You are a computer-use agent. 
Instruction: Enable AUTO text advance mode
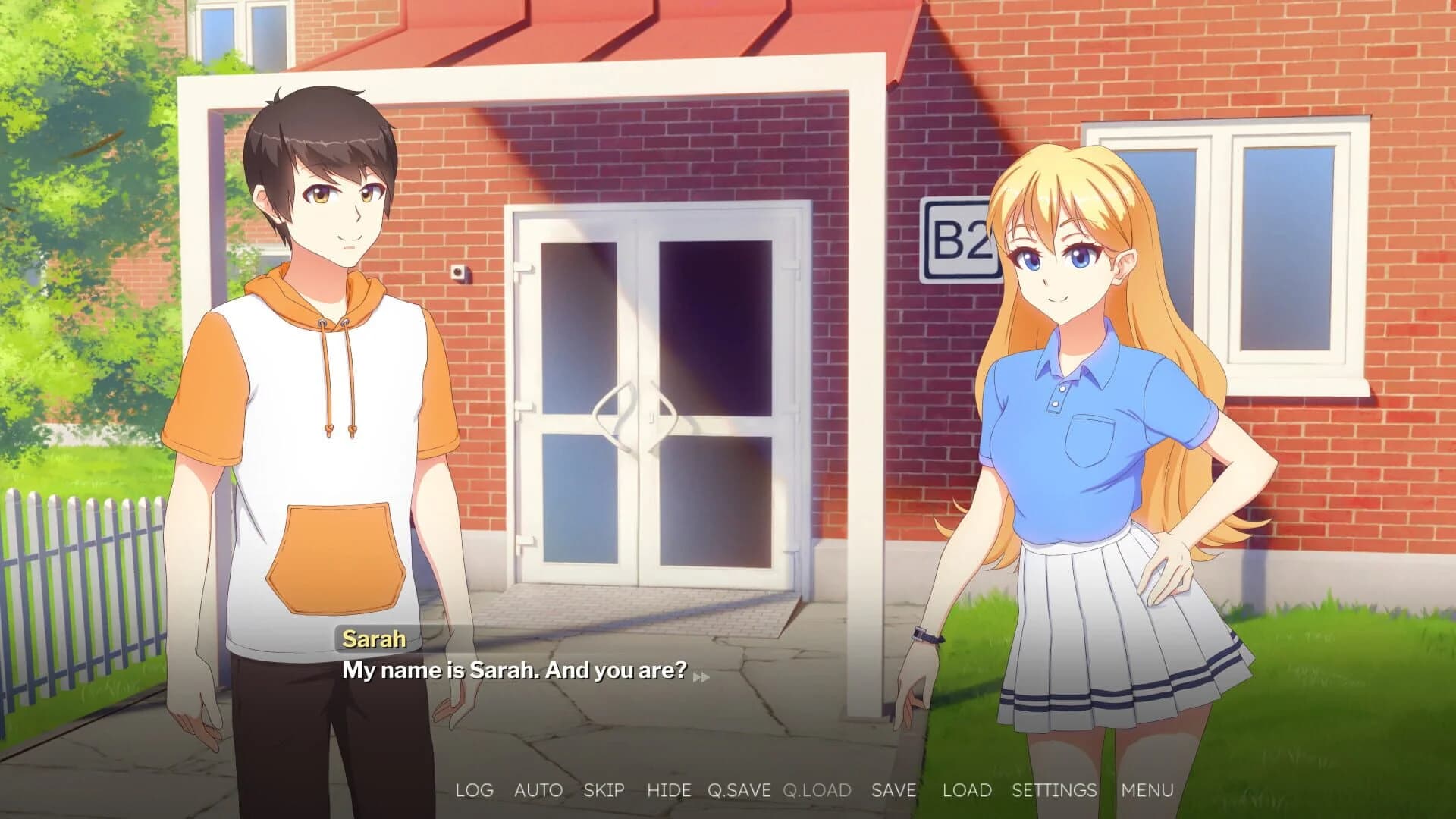coord(538,790)
